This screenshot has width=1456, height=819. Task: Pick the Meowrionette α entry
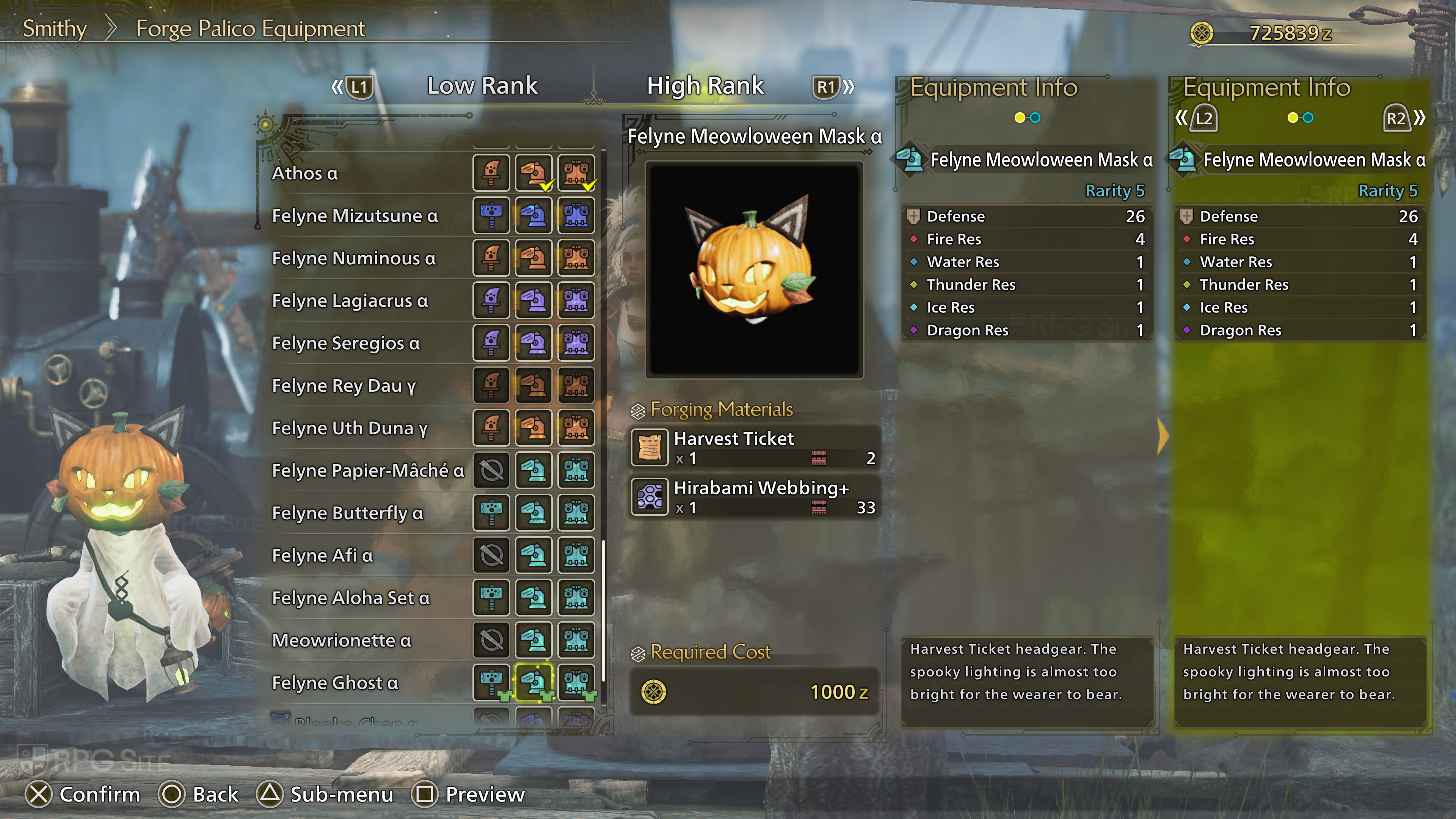pos(341,640)
